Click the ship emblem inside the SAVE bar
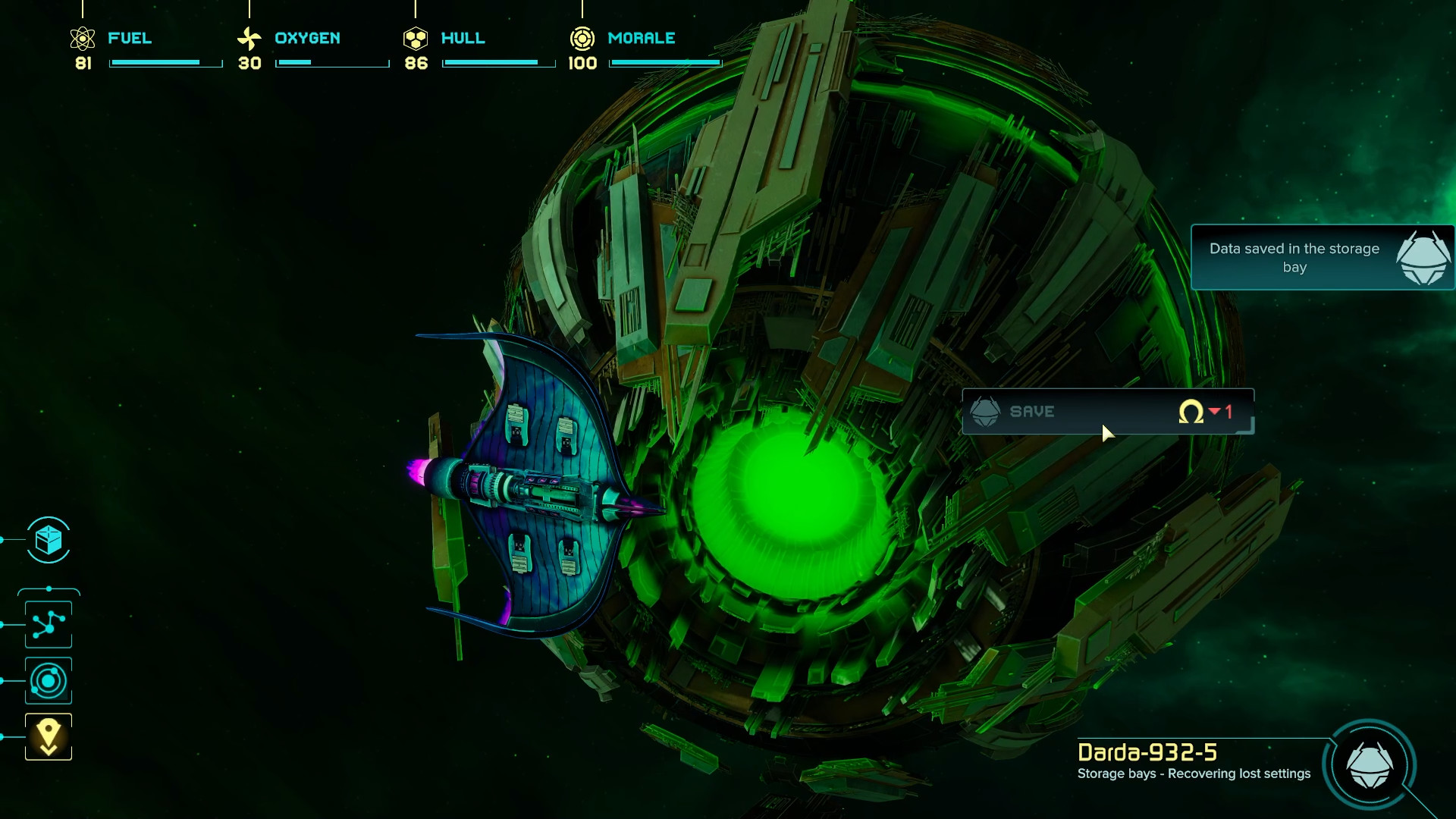1456x819 pixels. pos(987,411)
